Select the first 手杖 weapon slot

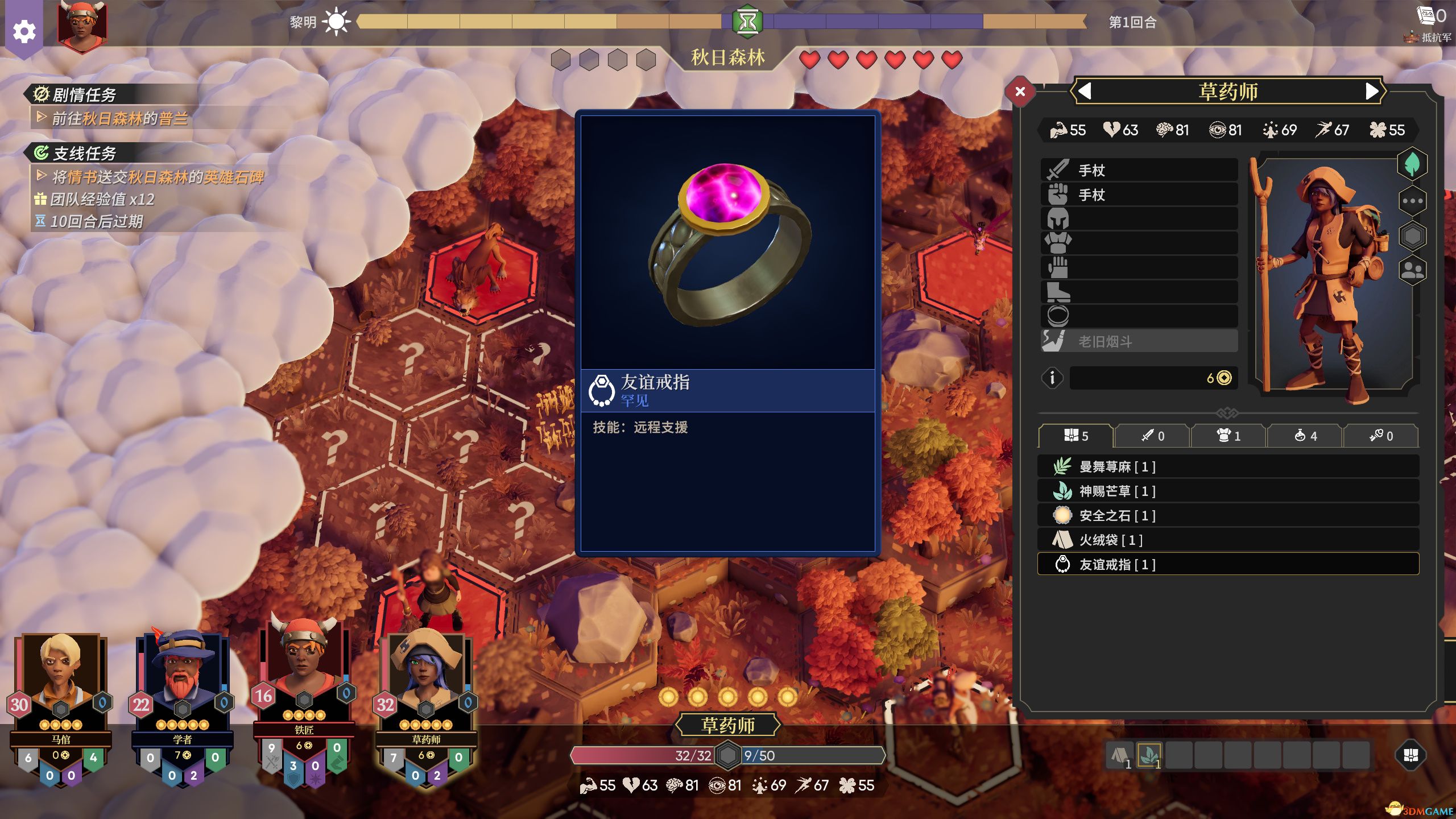coord(1139,170)
